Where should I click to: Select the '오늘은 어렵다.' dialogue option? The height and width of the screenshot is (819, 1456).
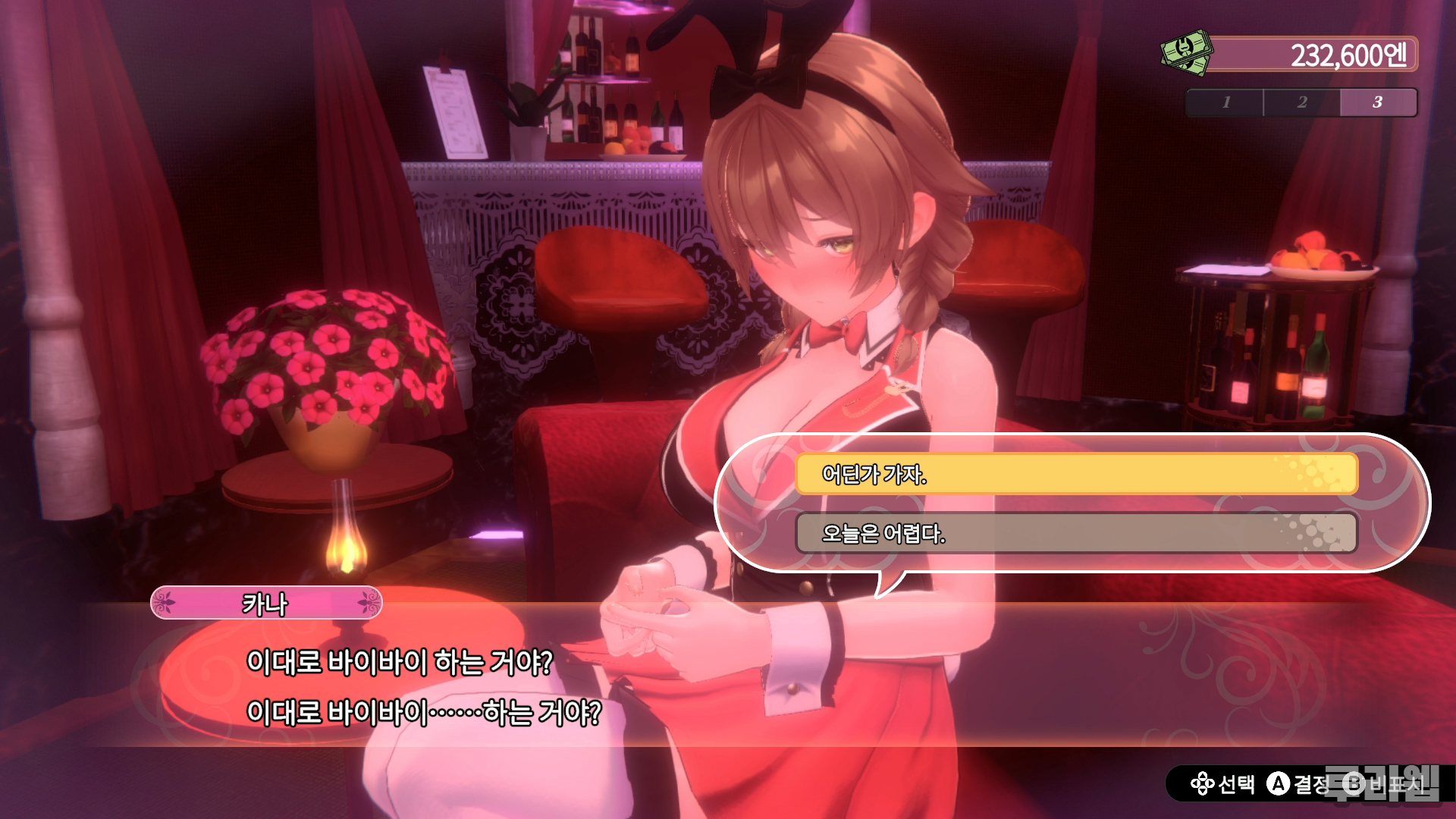1075,533
